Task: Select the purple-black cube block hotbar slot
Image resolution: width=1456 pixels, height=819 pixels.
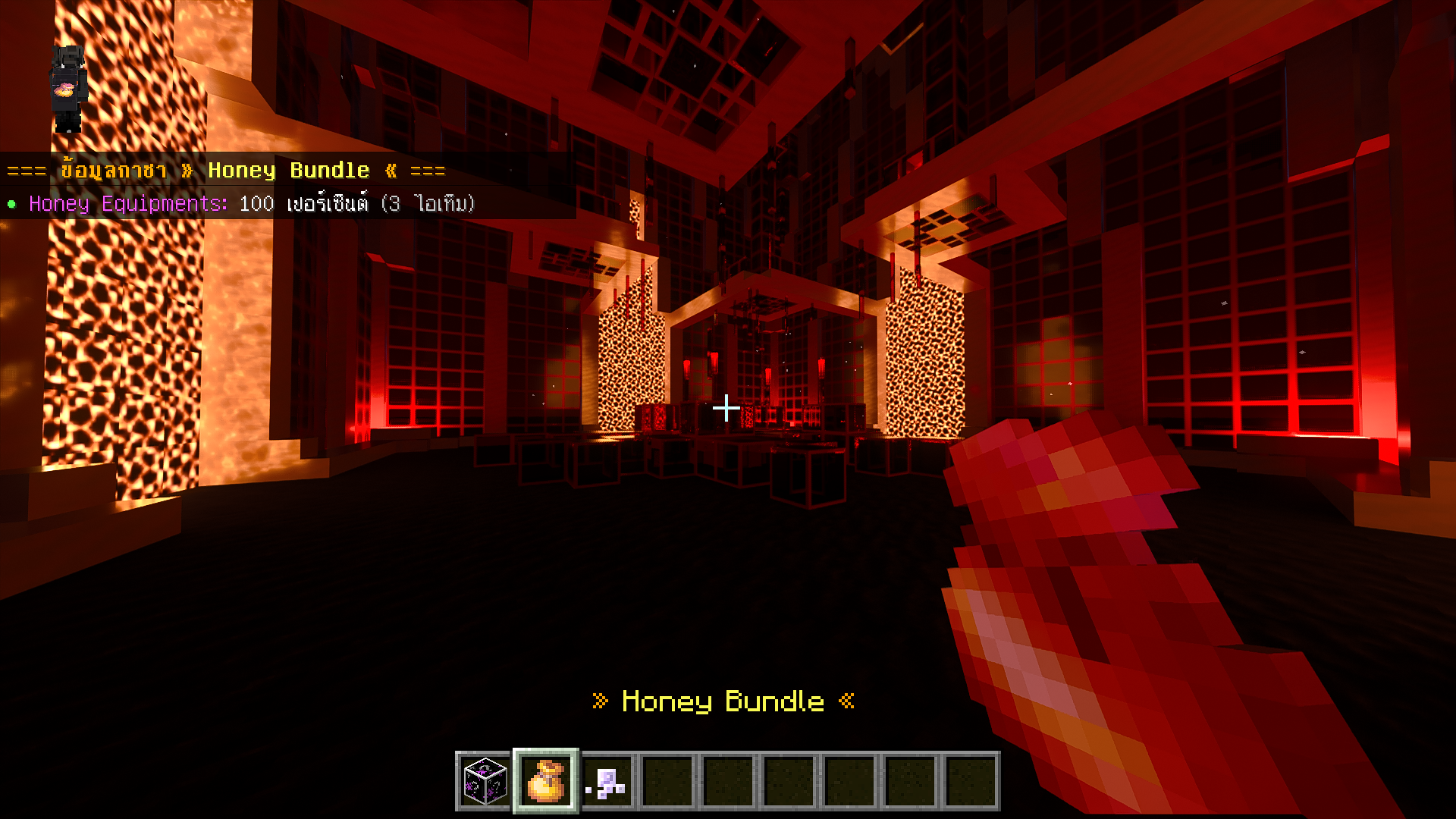Action: coord(485,781)
